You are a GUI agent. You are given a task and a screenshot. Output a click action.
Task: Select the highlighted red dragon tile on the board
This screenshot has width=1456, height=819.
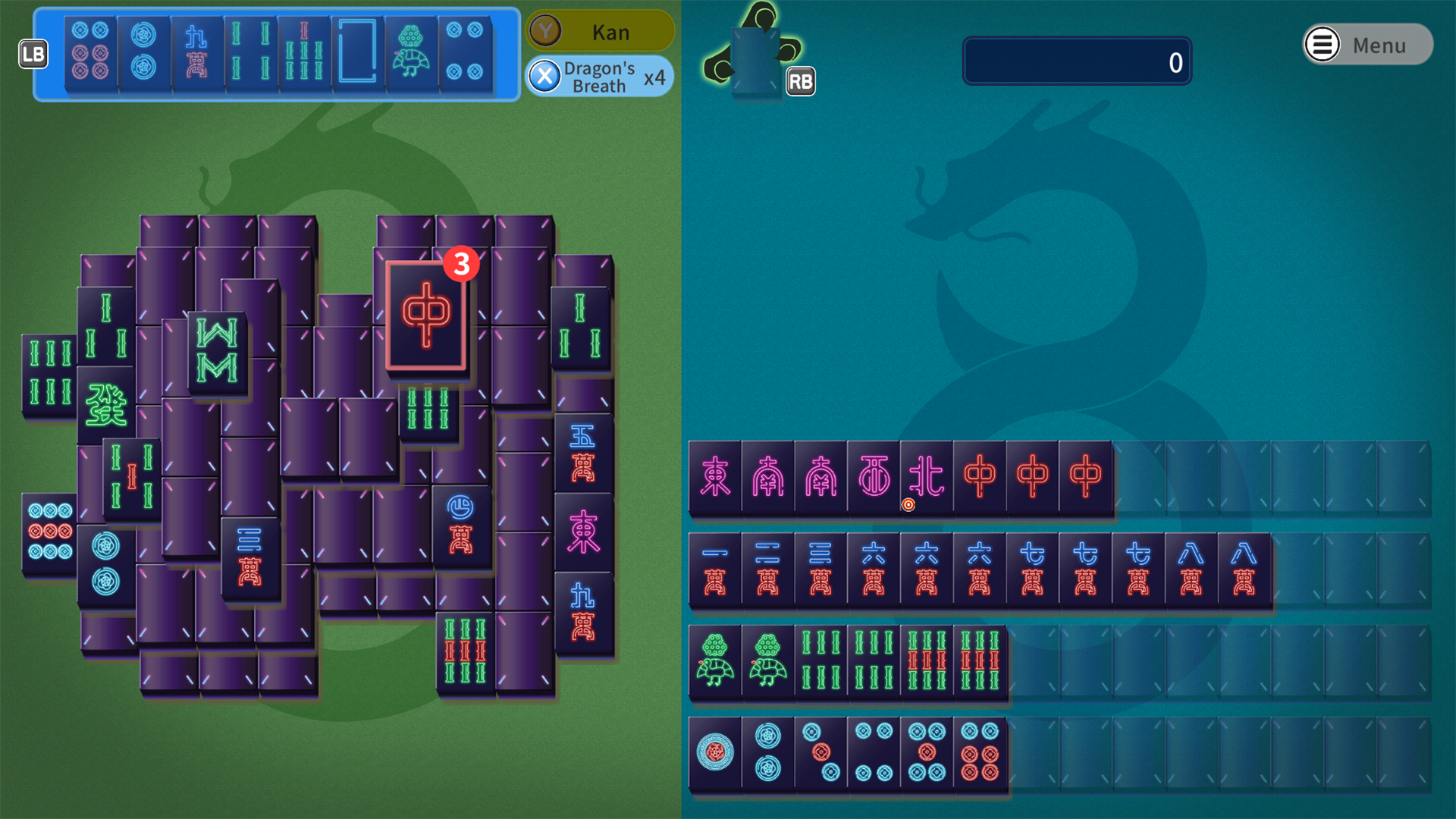coord(425,315)
